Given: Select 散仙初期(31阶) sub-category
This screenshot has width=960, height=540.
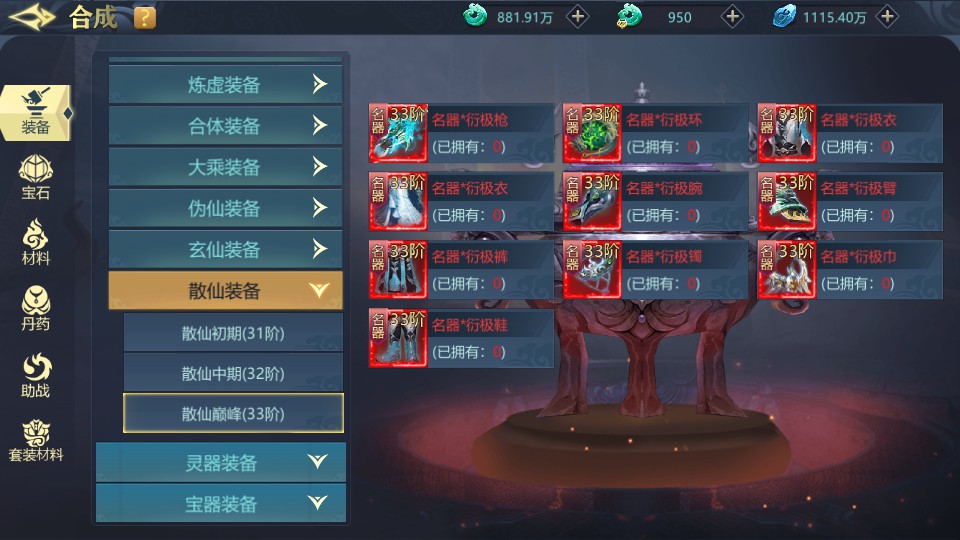Looking at the screenshot, I should tap(233, 333).
